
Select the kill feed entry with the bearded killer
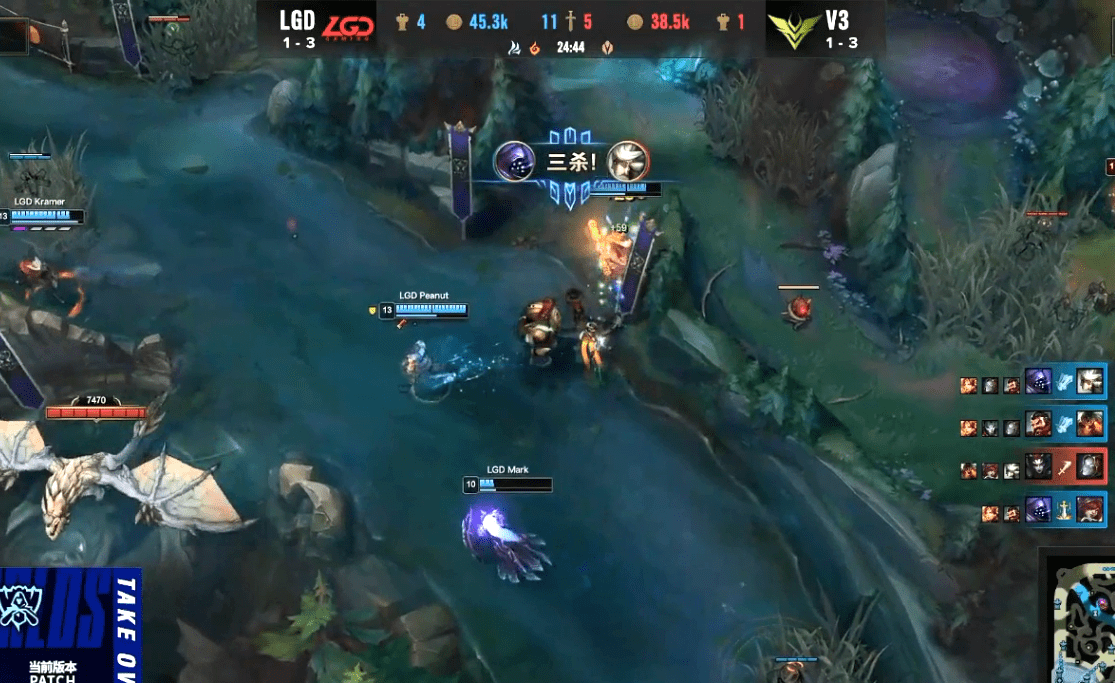(1065, 425)
